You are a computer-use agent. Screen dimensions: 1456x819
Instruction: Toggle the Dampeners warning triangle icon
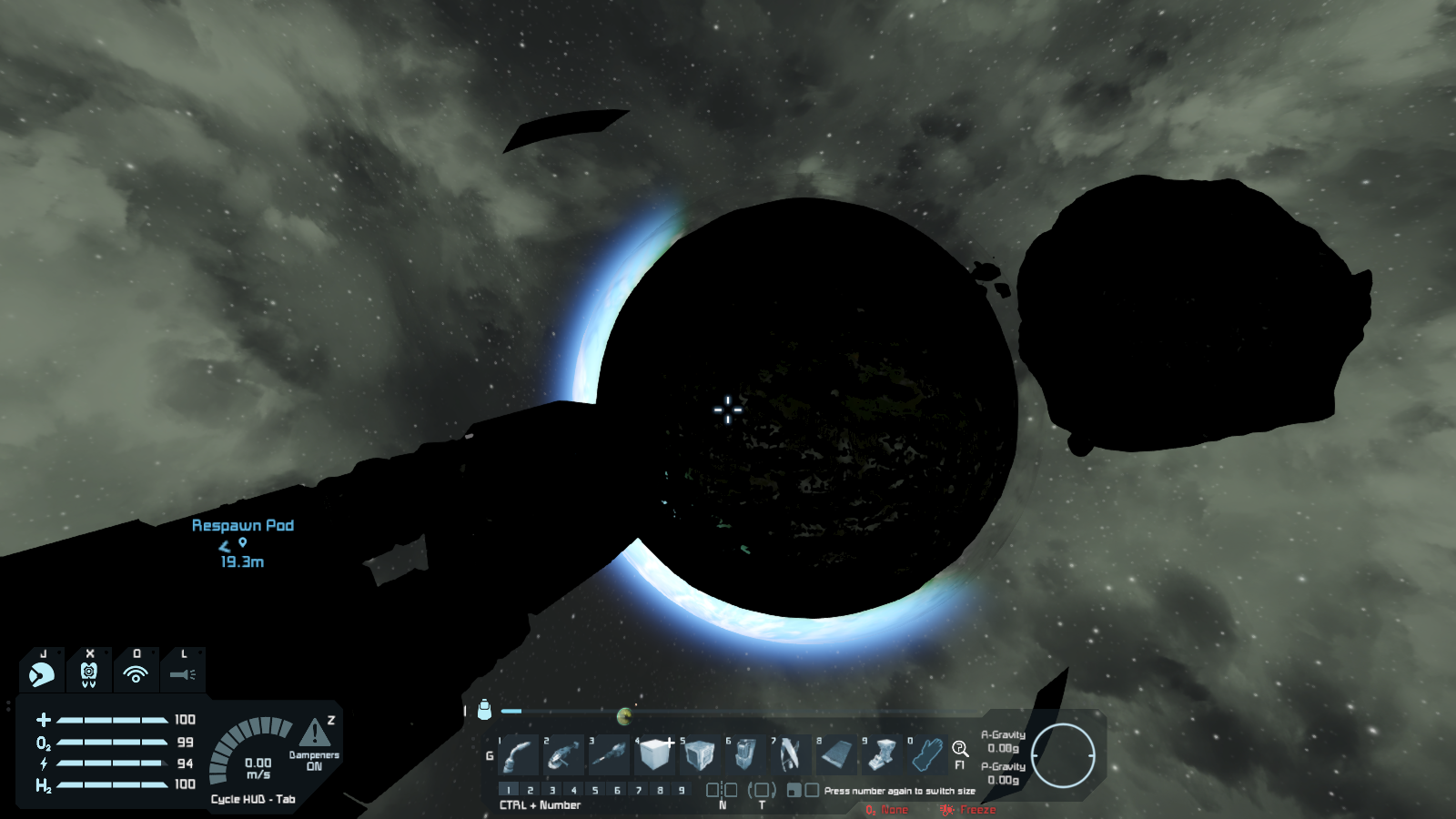(315, 732)
